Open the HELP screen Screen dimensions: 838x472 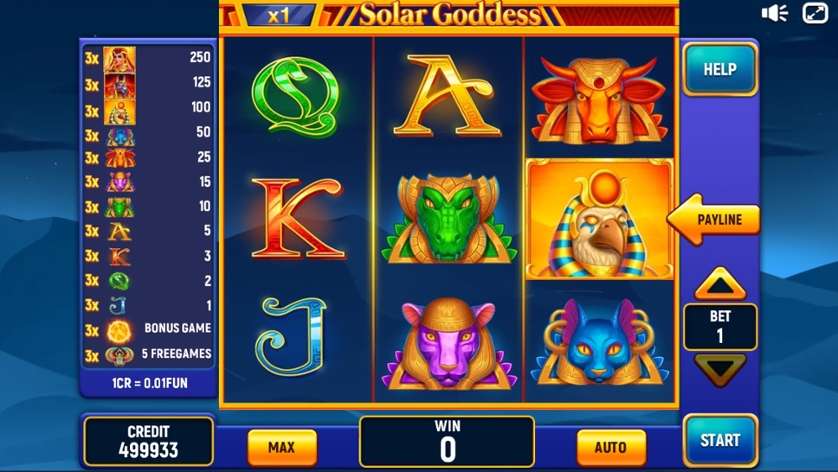click(719, 69)
